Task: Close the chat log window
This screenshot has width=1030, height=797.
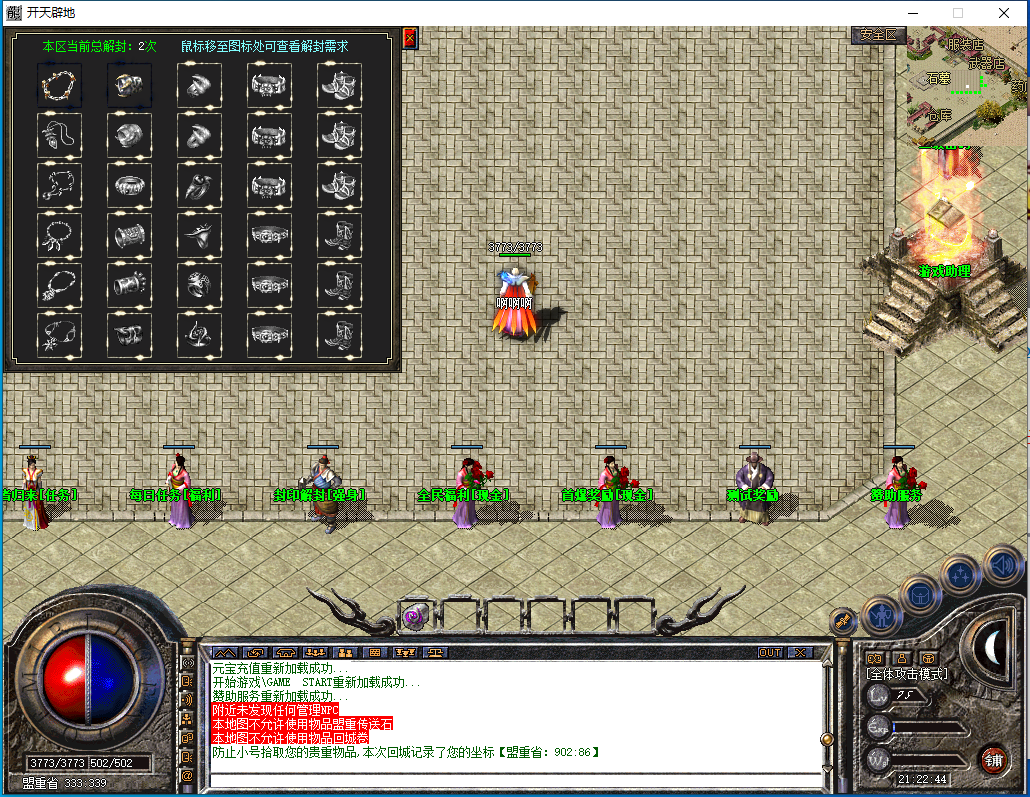Action: pyautogui.click(x=799, y=652)
